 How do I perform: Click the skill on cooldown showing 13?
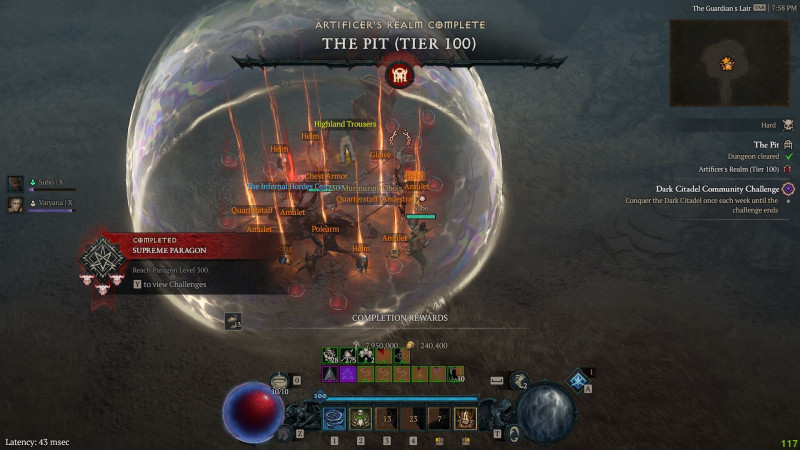tap(386, 419)
